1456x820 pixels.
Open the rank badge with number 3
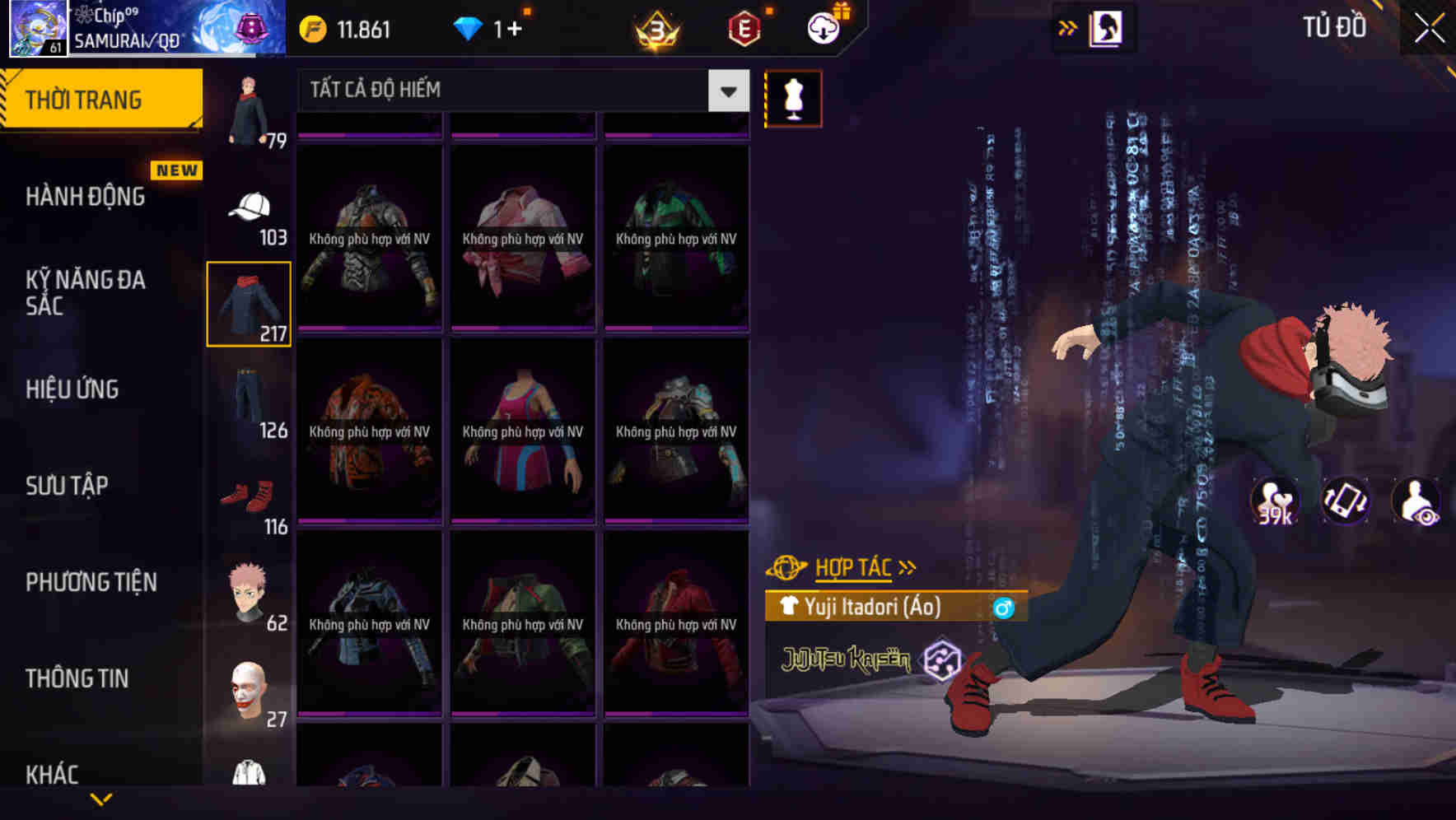(655, 27)
